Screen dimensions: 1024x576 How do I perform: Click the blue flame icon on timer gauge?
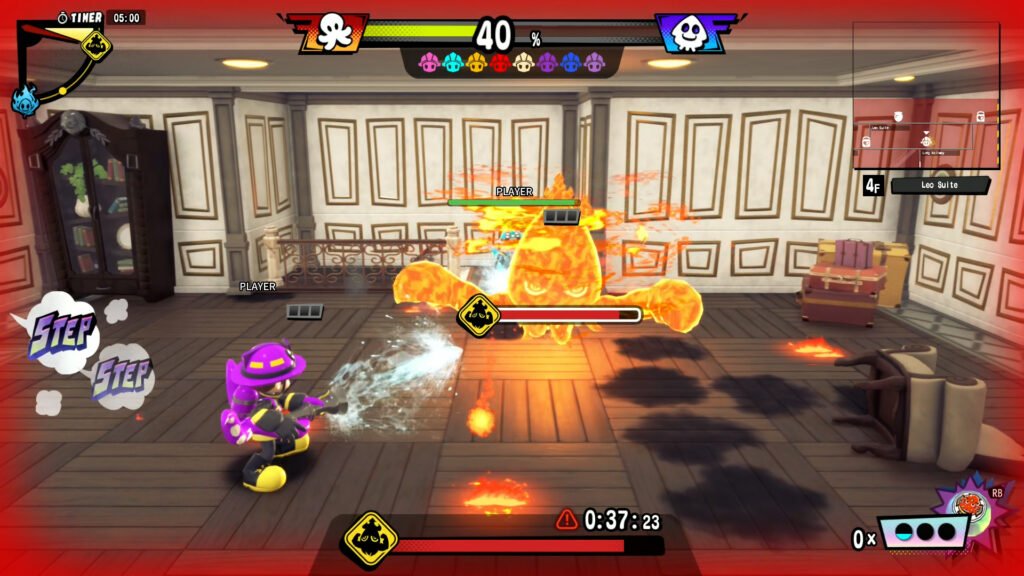24,99
